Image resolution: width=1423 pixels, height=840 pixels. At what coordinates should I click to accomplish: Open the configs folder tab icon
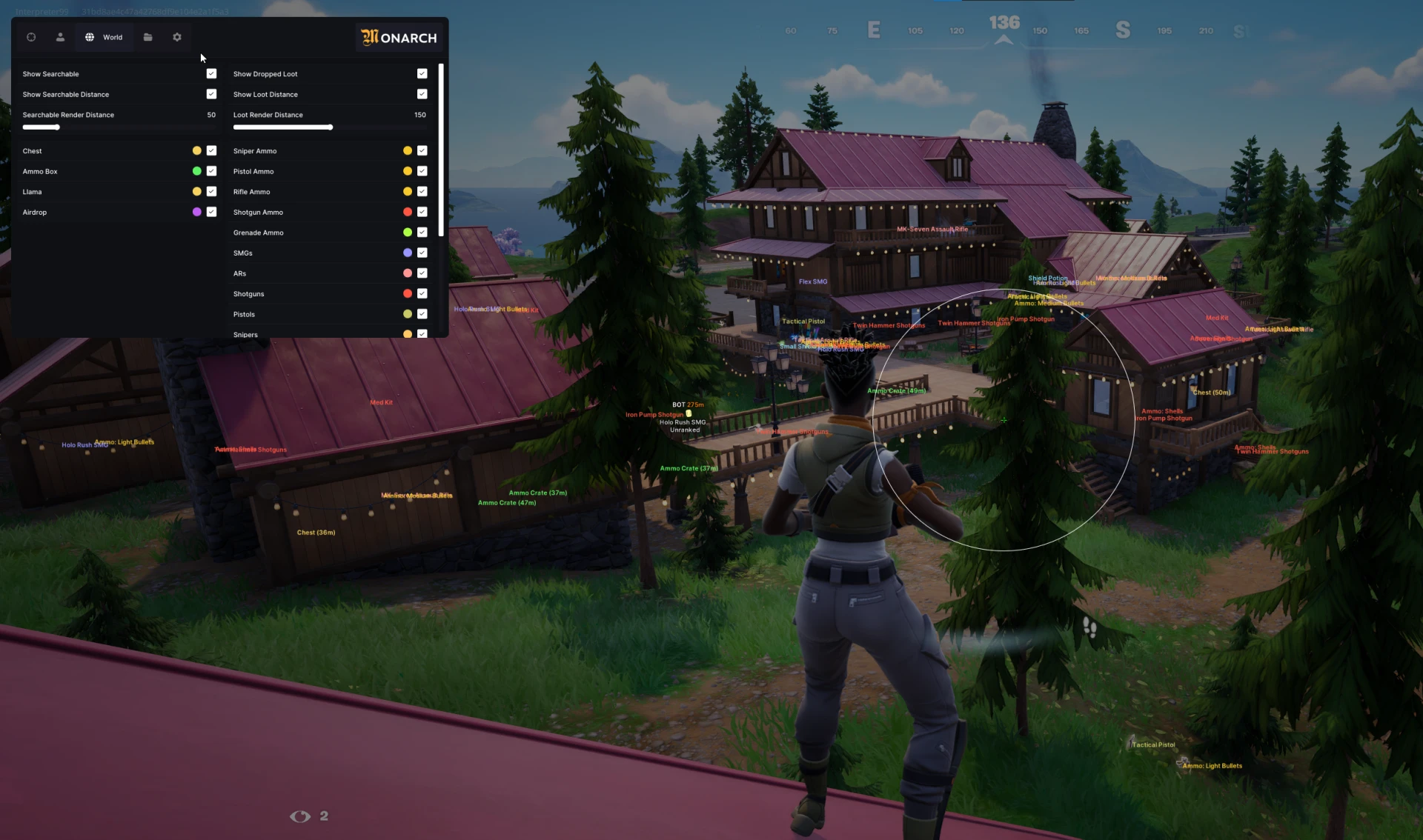(x=147, y=37)
